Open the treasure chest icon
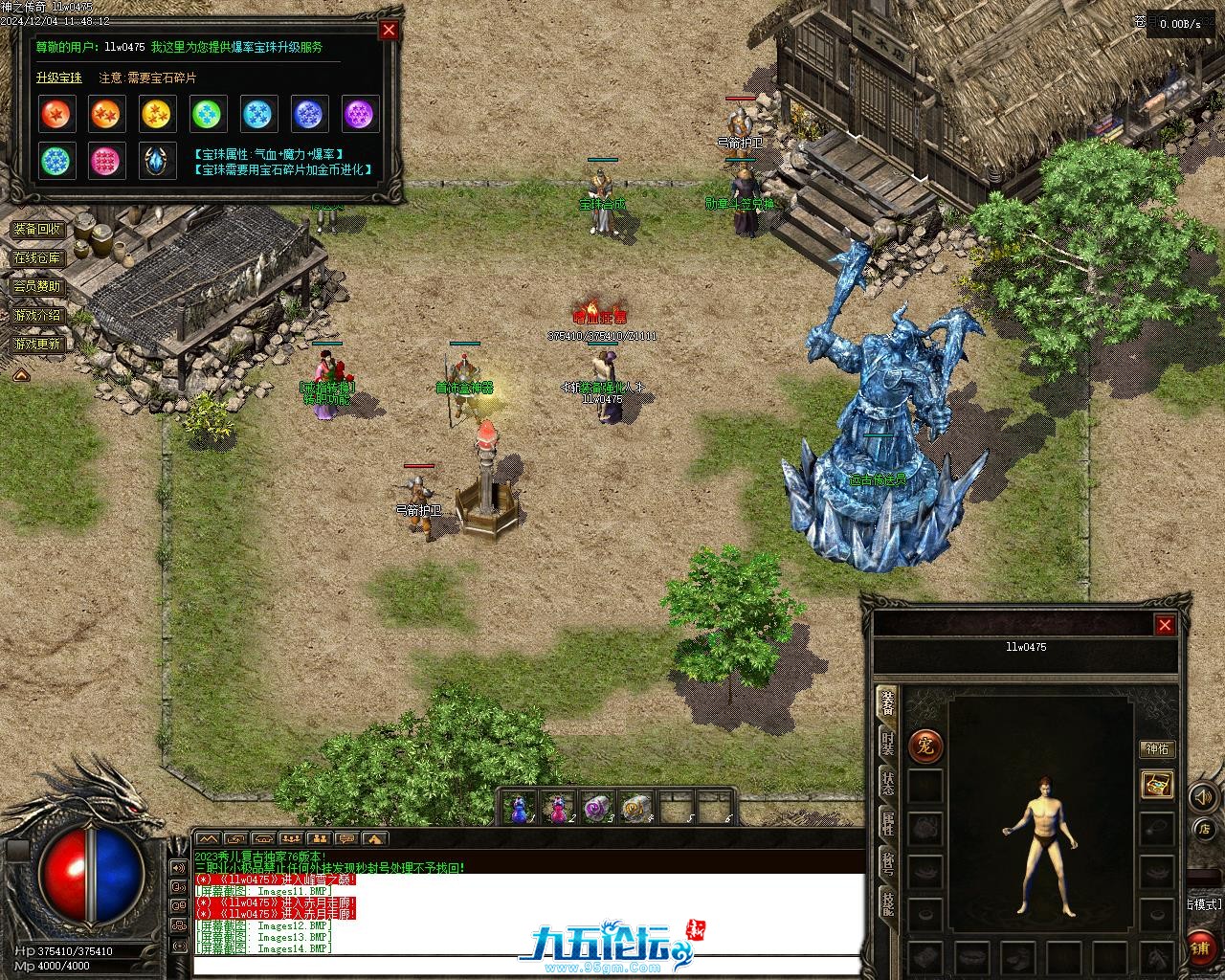This screenshot has width=1225, height=980. [x=1158, y=786]
